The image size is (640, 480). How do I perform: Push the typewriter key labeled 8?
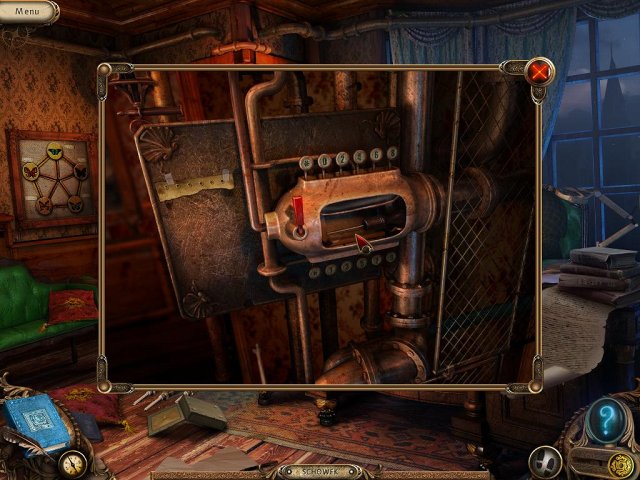[x=391, y=152]
